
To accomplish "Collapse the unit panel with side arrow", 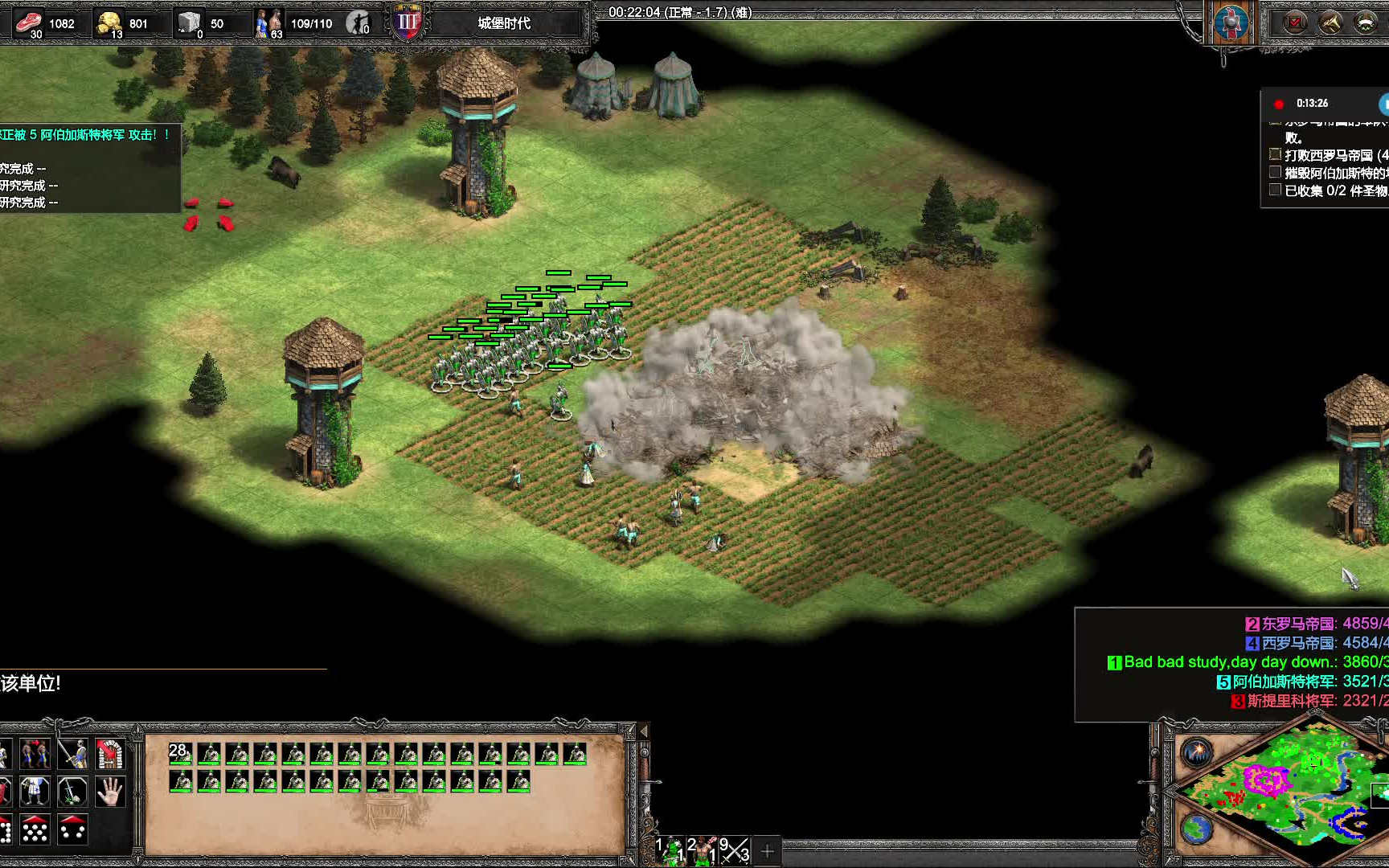I will point(643,731).
